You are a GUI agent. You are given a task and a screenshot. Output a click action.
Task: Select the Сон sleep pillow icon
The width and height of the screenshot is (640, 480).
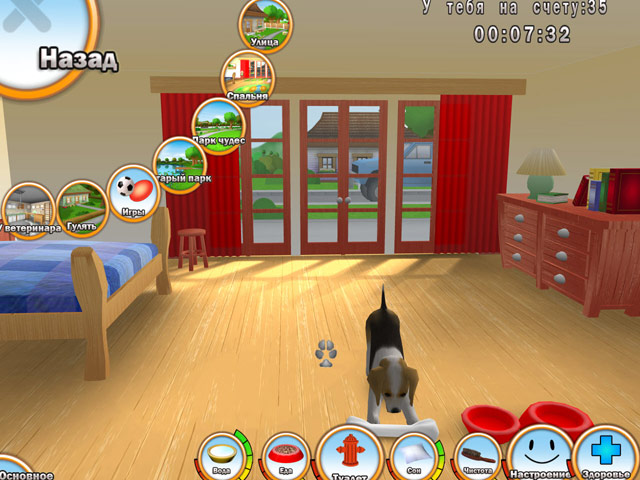[x=413, y=457]
